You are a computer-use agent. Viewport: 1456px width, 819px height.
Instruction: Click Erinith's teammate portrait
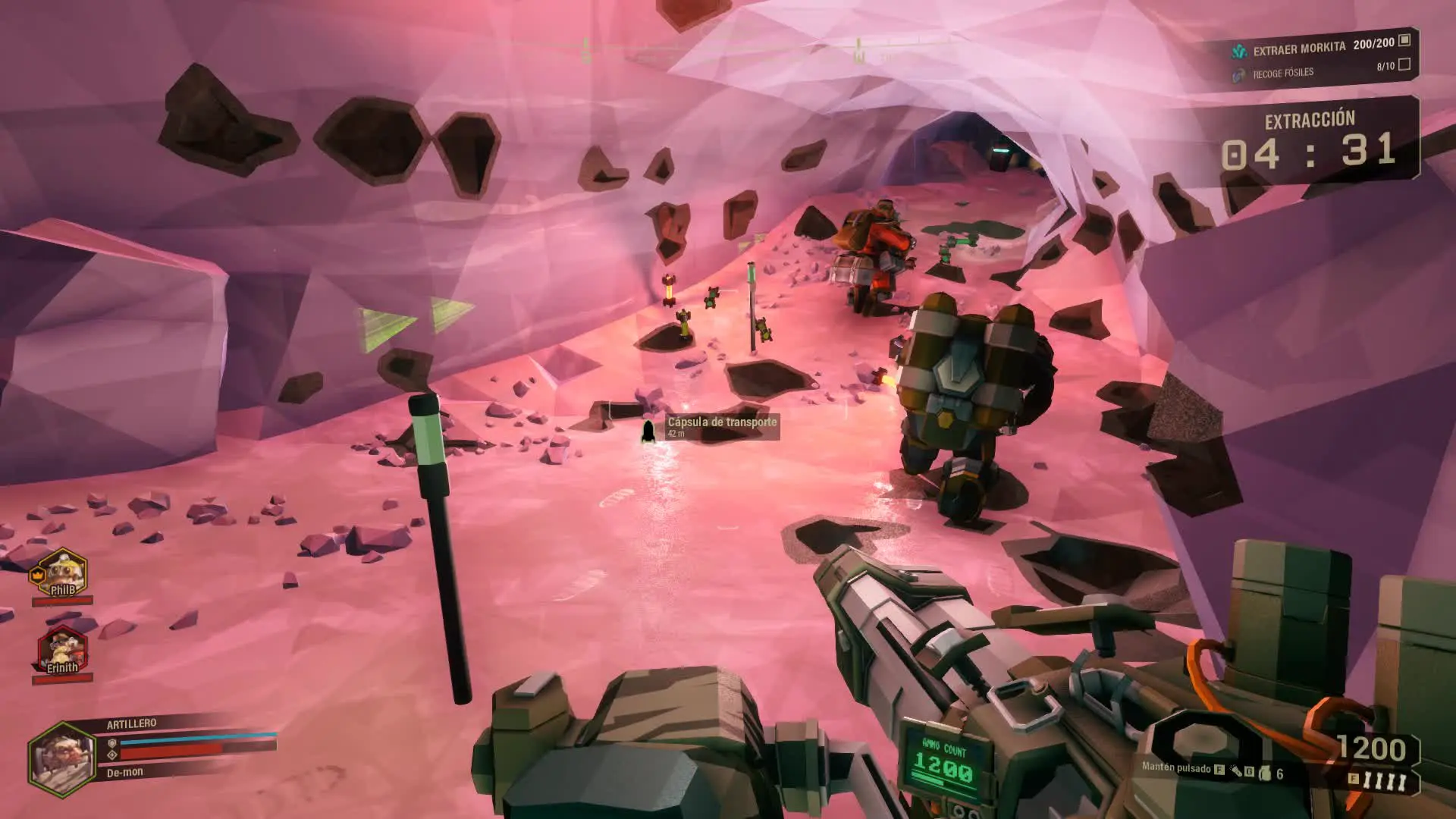(63, 651)
